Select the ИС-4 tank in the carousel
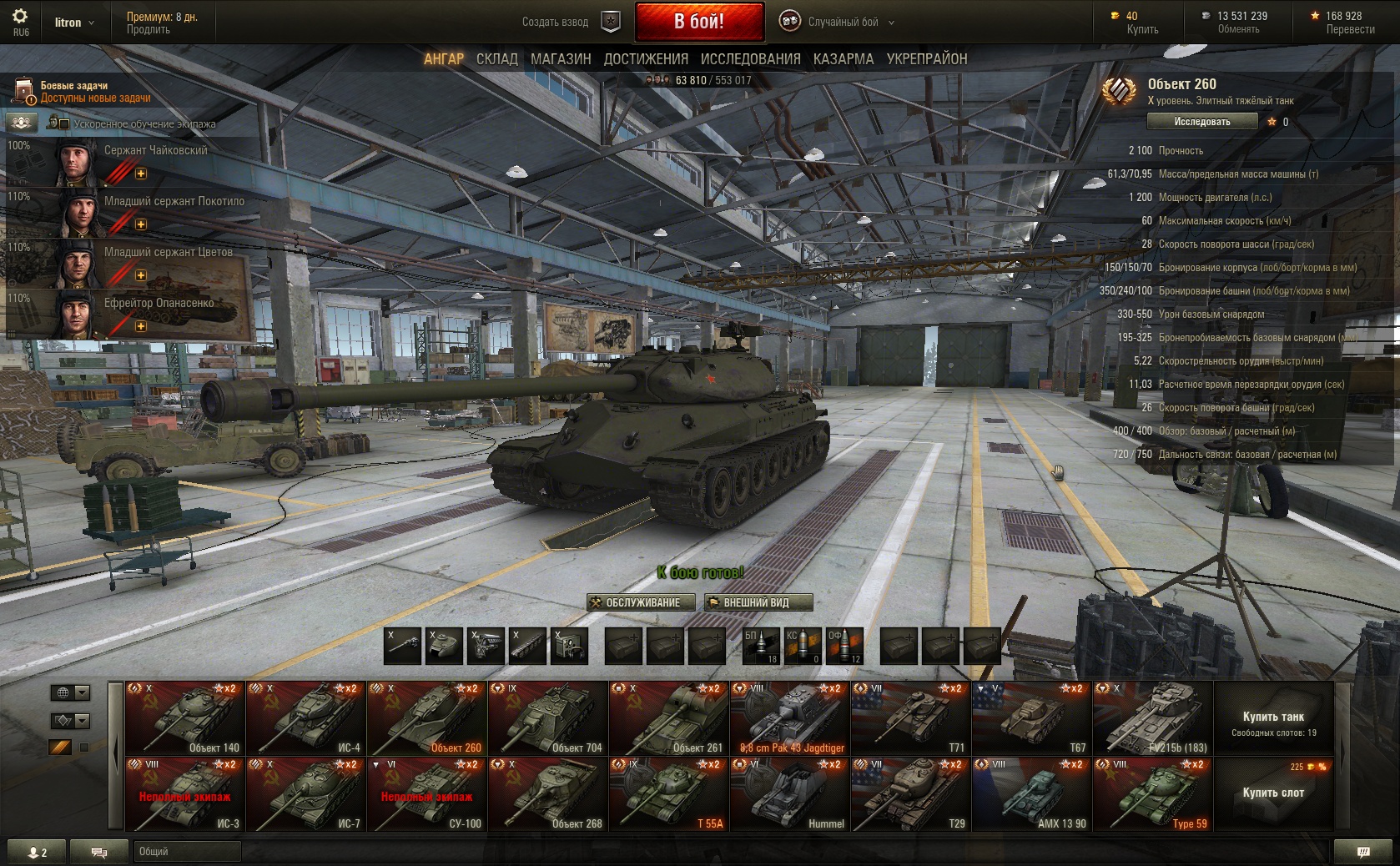Image resolution: width=1400 pixels, height=866 pixels. click(x=306, y=718)
